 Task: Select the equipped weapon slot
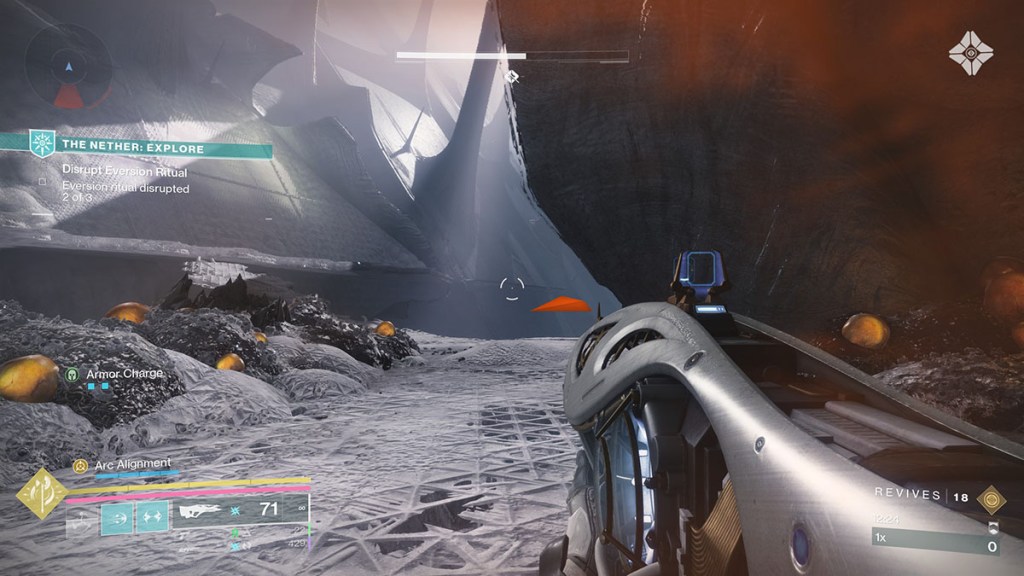pos(240,511)
